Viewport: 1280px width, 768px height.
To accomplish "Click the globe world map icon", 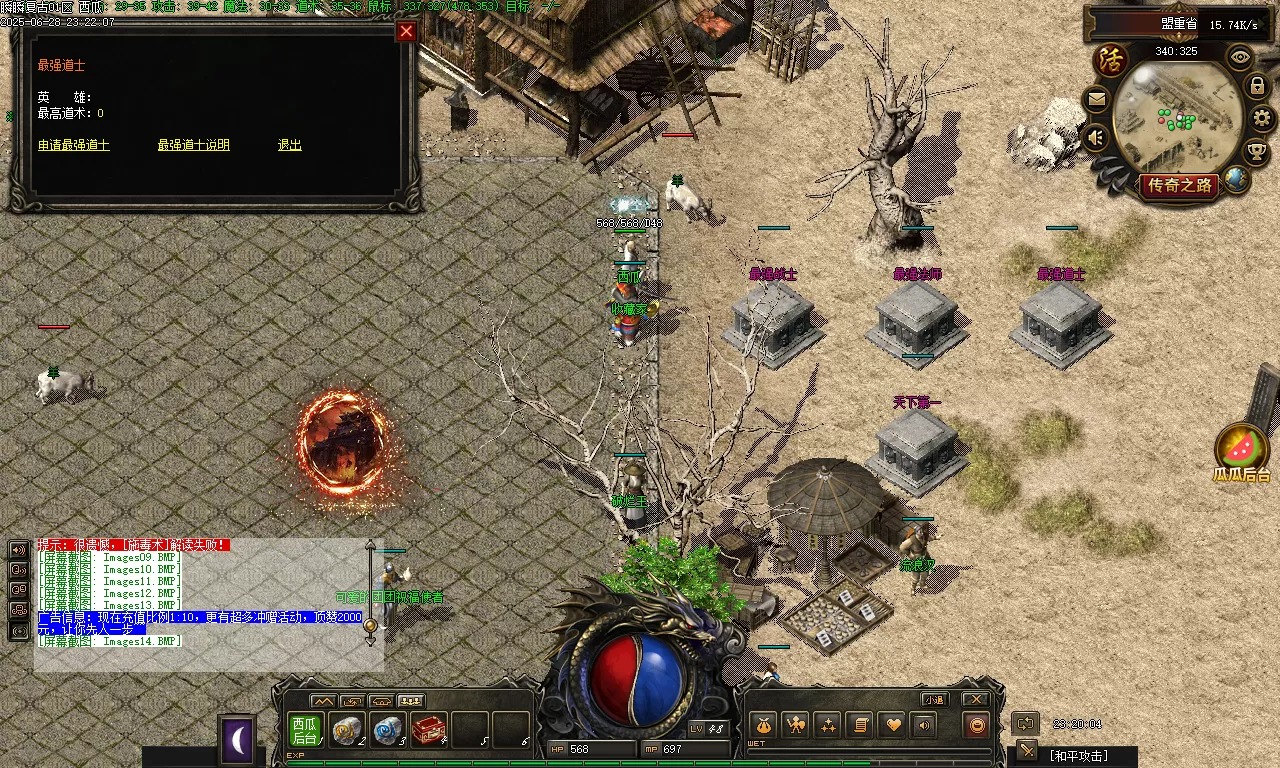I will pos(1236,179).
